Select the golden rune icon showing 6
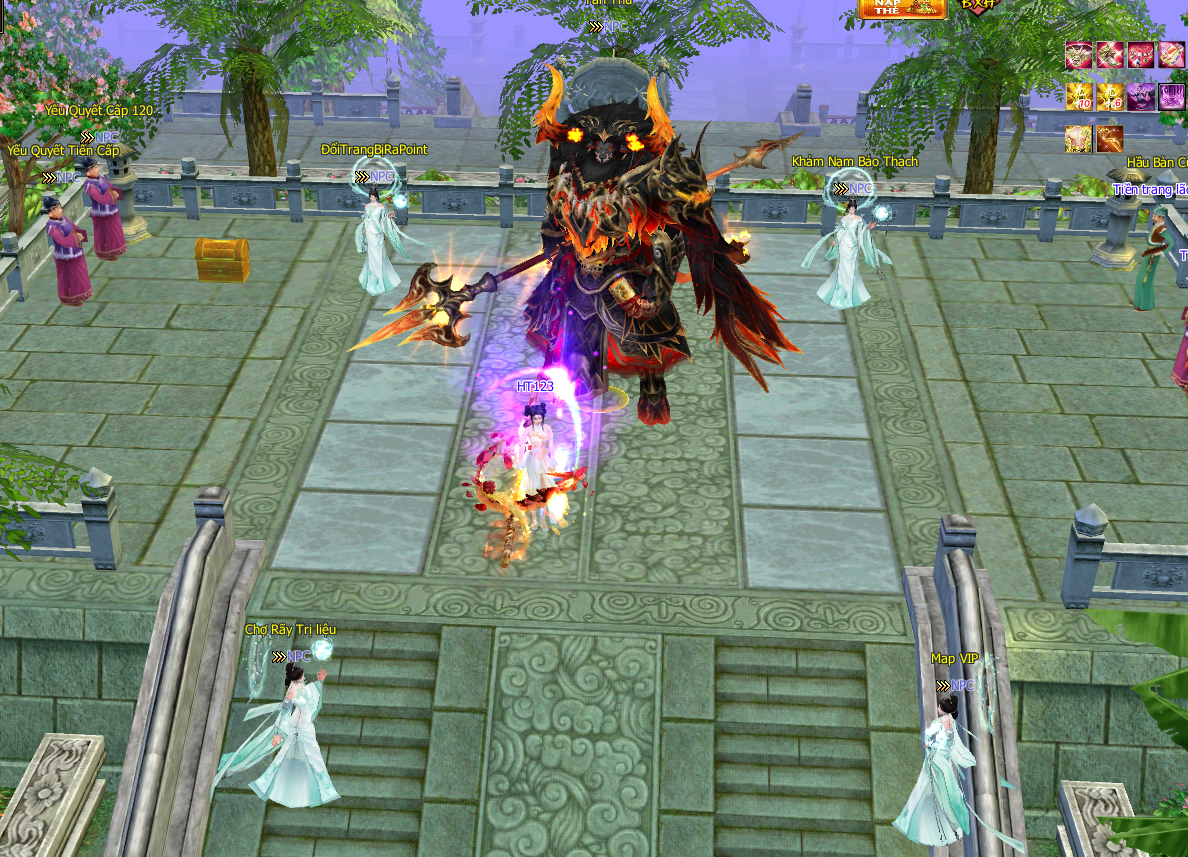The width and height of the screenshot is (1188, 857). coord(1110,97)
